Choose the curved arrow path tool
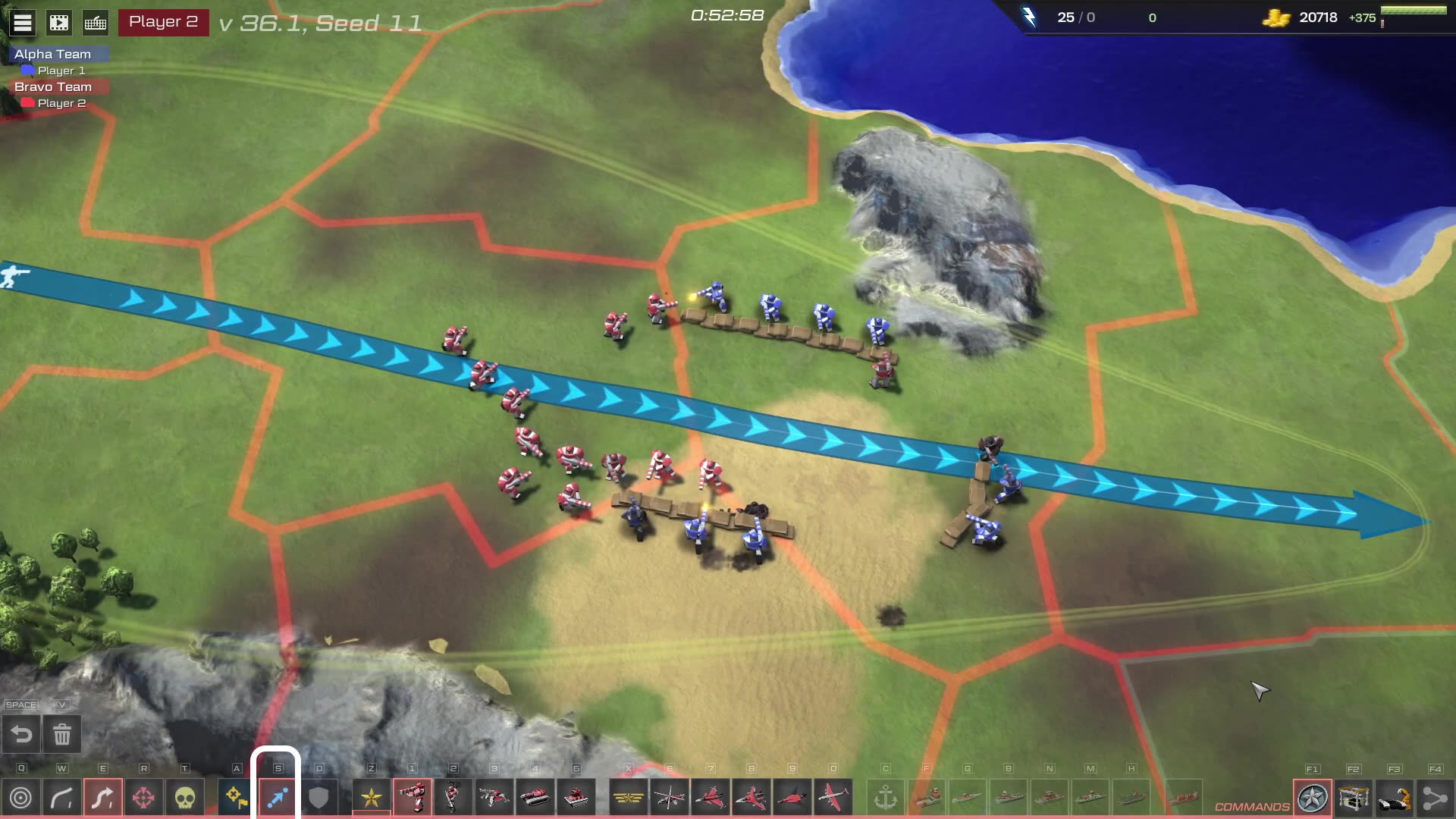Image resolution: width=1456 pixels, height=819 pixels. click(62, 798)
